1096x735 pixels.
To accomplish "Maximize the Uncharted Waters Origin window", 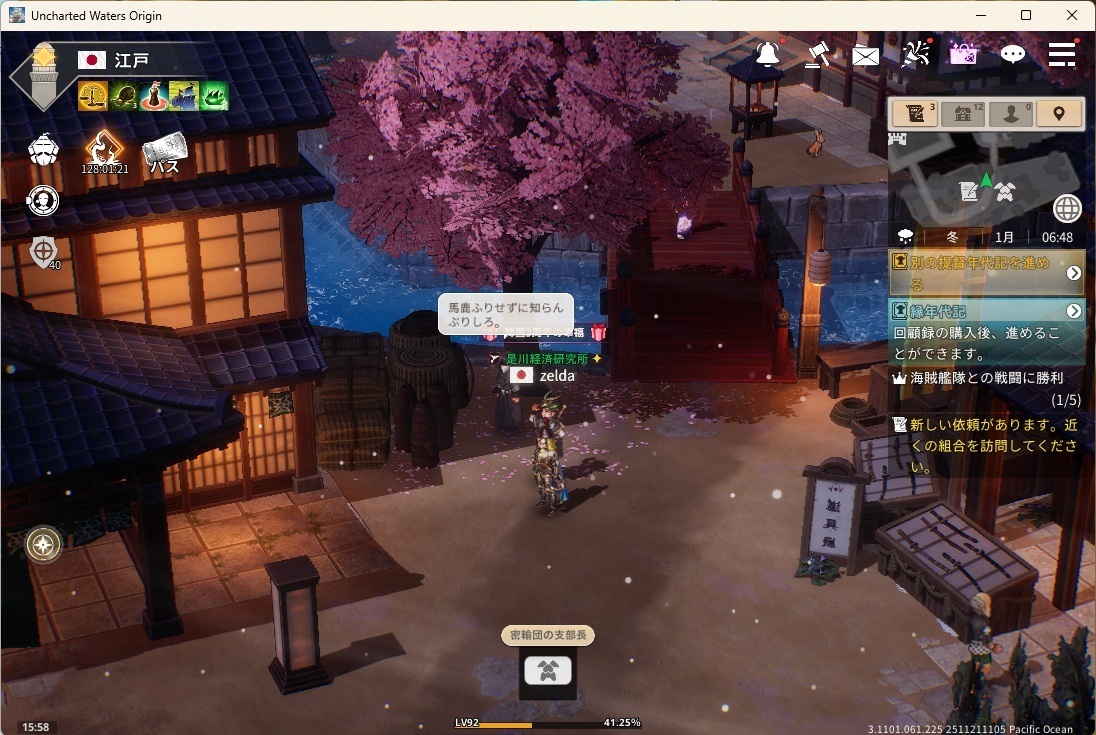I will click(x=1026, y=15).
